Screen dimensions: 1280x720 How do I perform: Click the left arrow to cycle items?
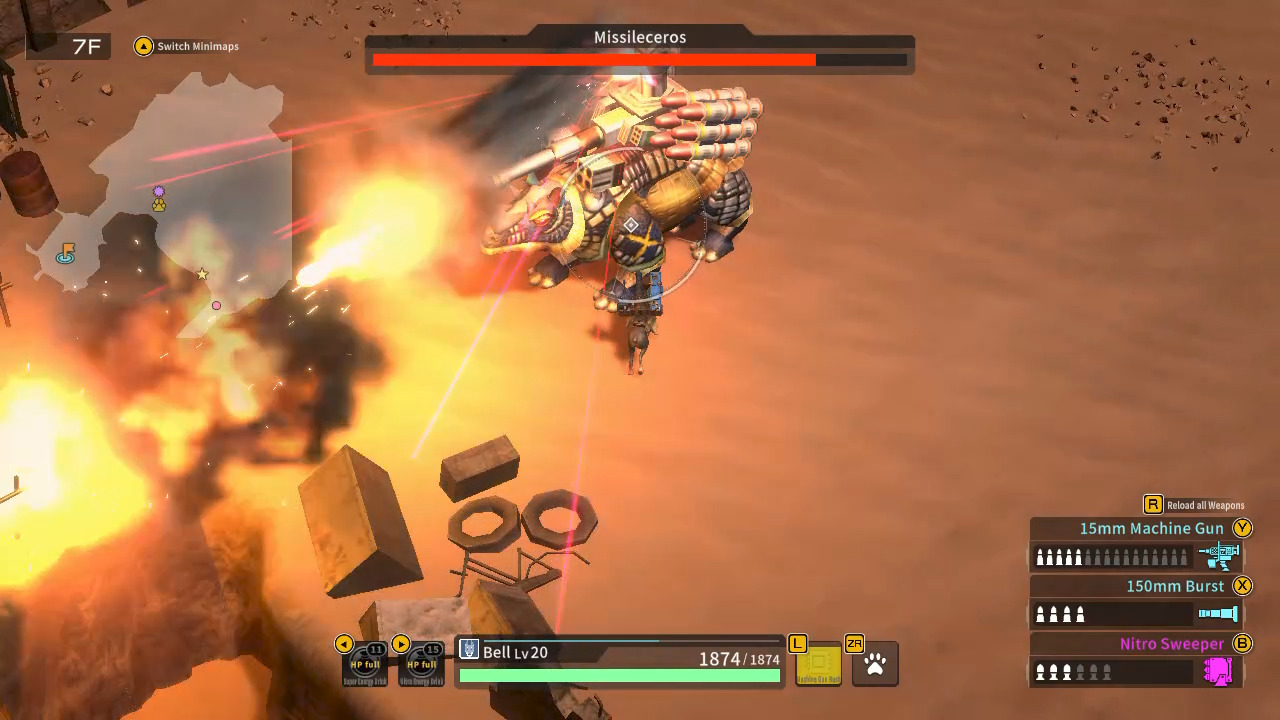tap(344, 644)
